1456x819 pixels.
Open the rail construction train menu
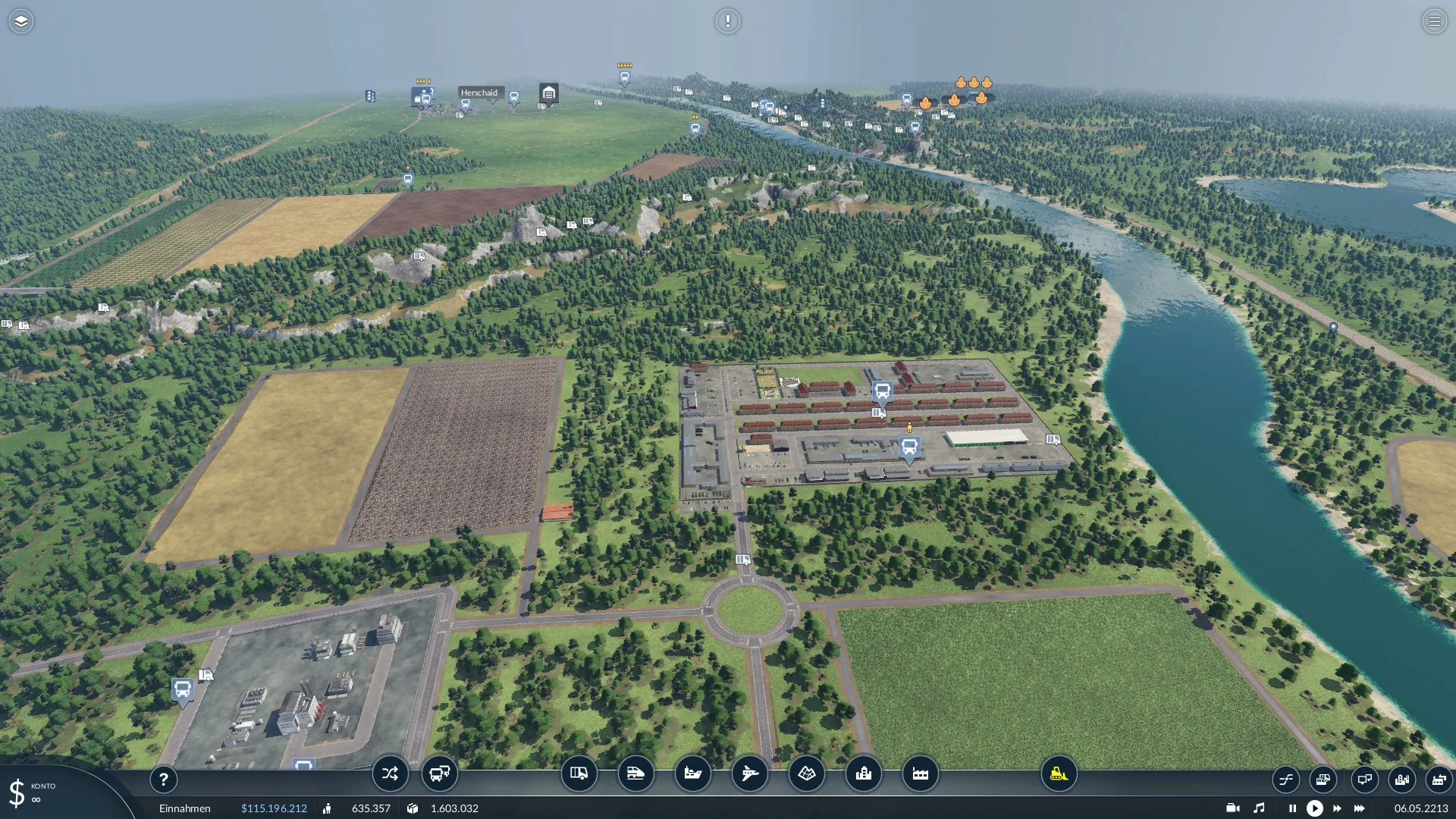click(635, 773)
